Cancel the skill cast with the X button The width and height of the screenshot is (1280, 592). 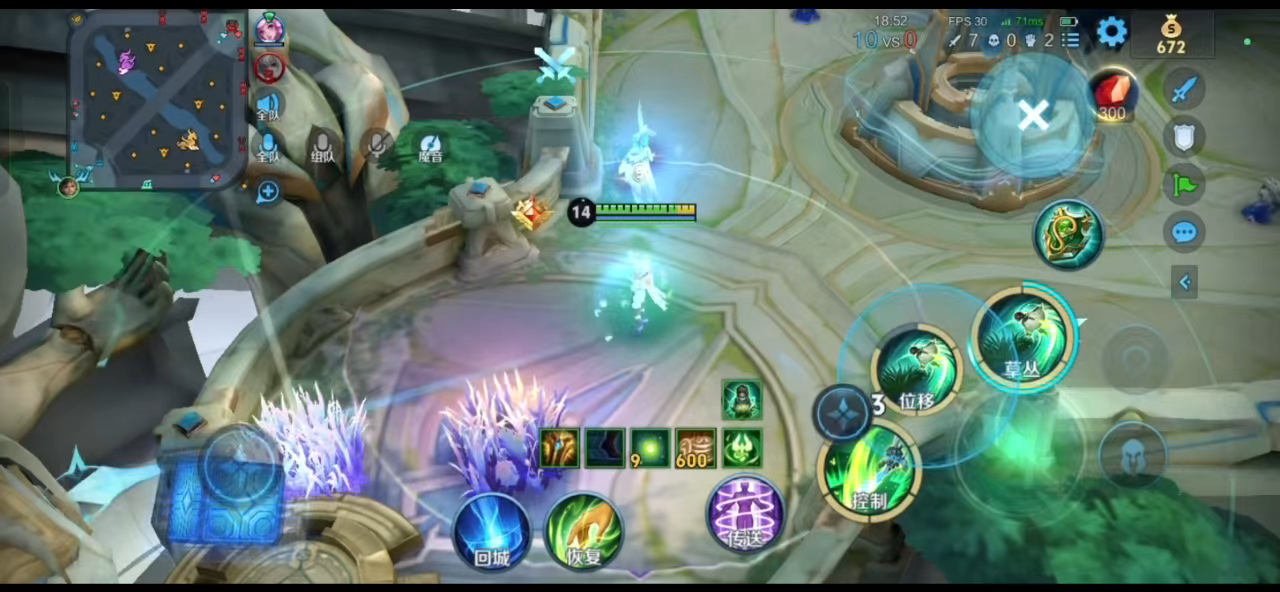(1032, 116)
